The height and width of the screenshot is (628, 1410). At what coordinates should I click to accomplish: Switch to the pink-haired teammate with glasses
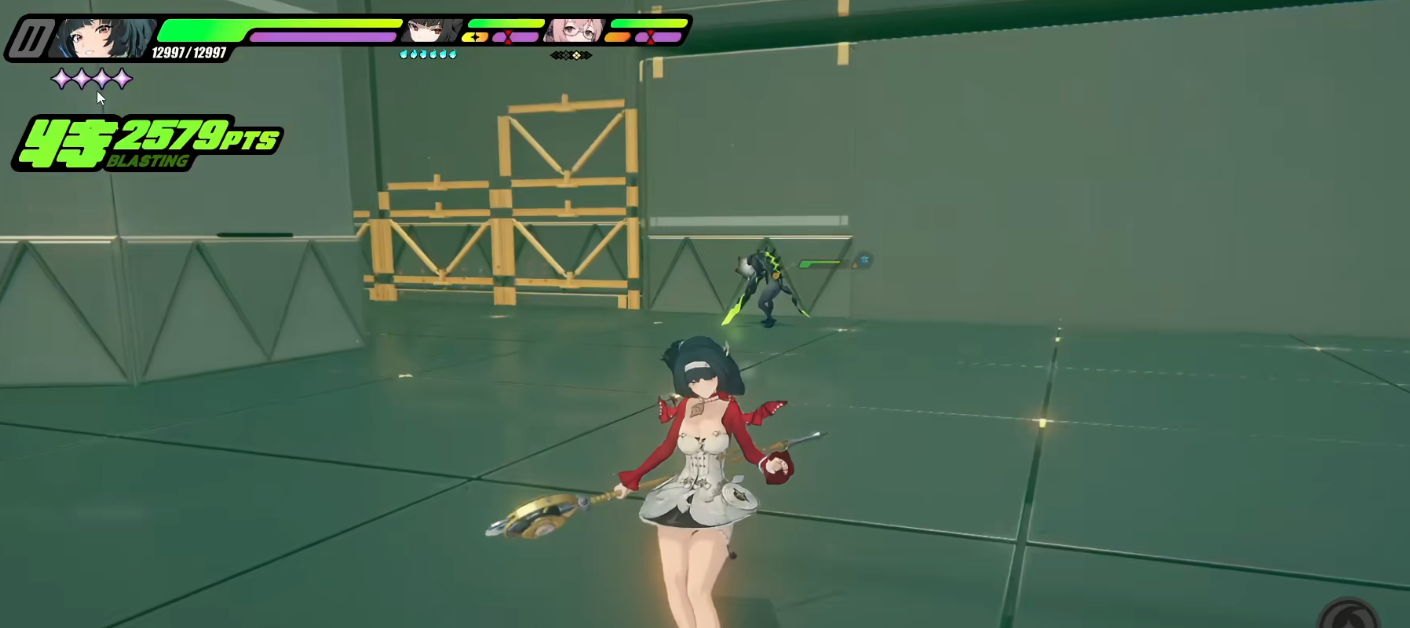coord(574,30)
